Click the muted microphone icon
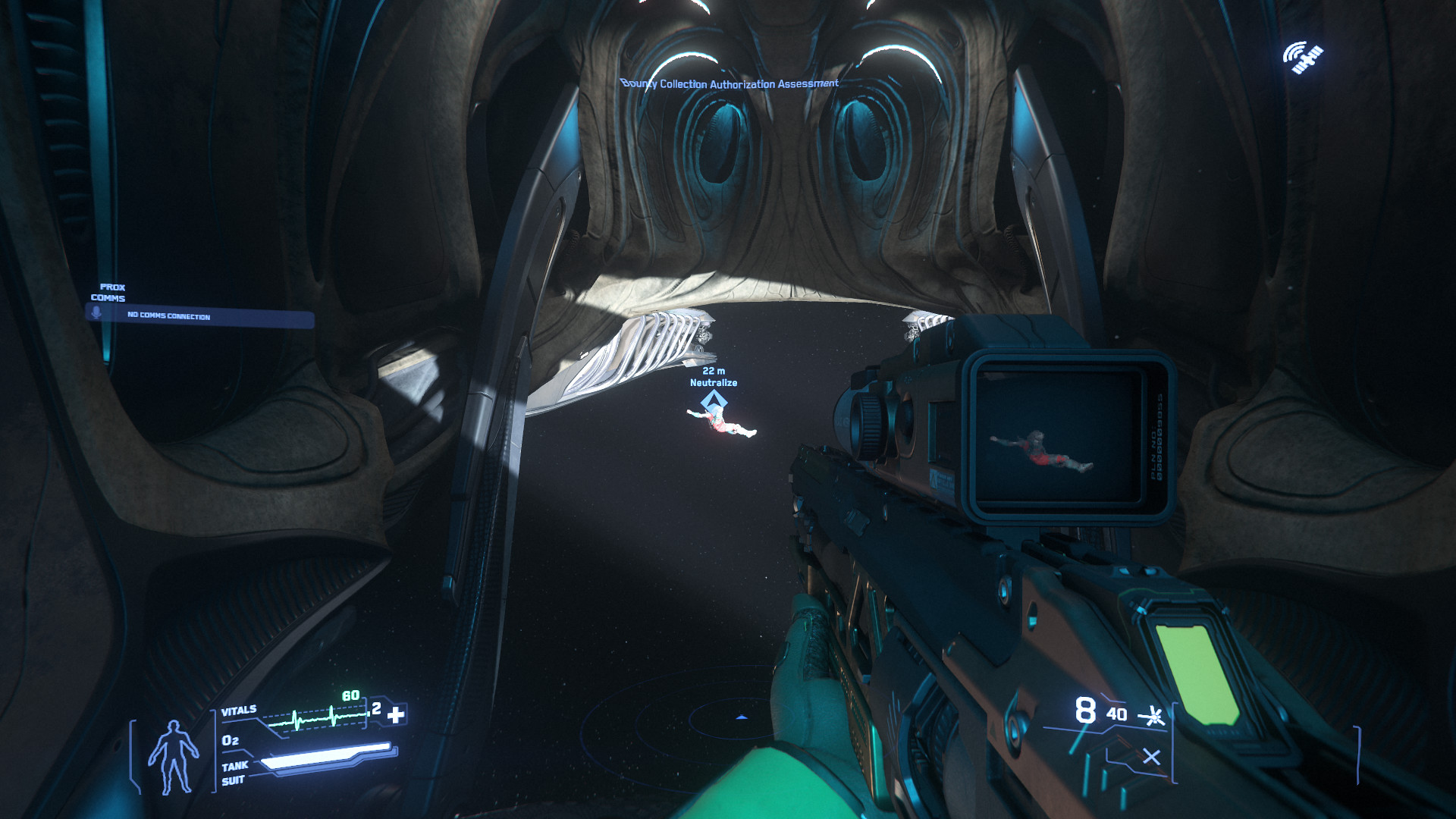The image size is (1456, 819). tap(96, 314)
